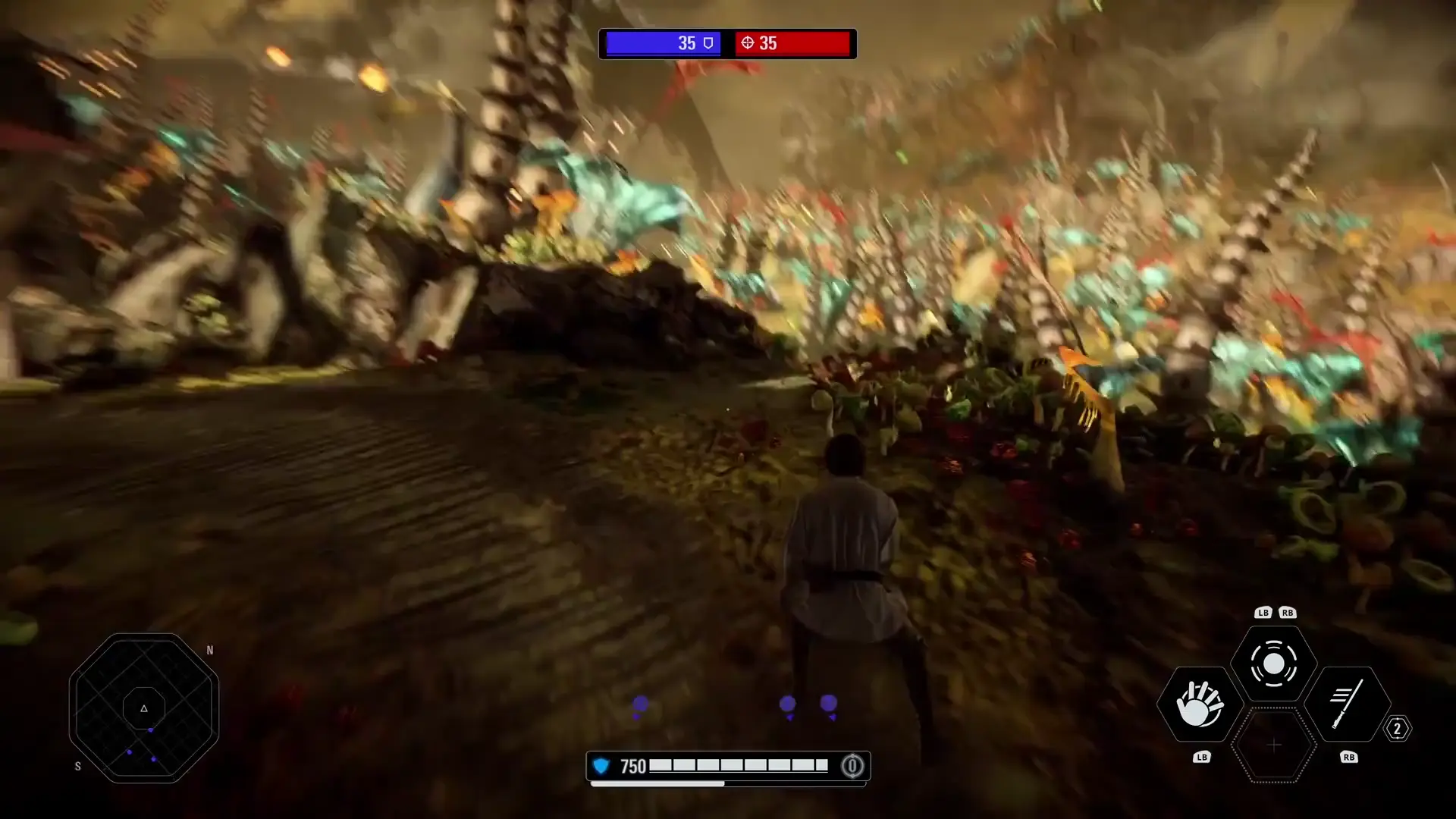Viewport: 1456px width, 819px height.
Task: Open the octagonal minimap panel
Action: [x=144, y=707]
